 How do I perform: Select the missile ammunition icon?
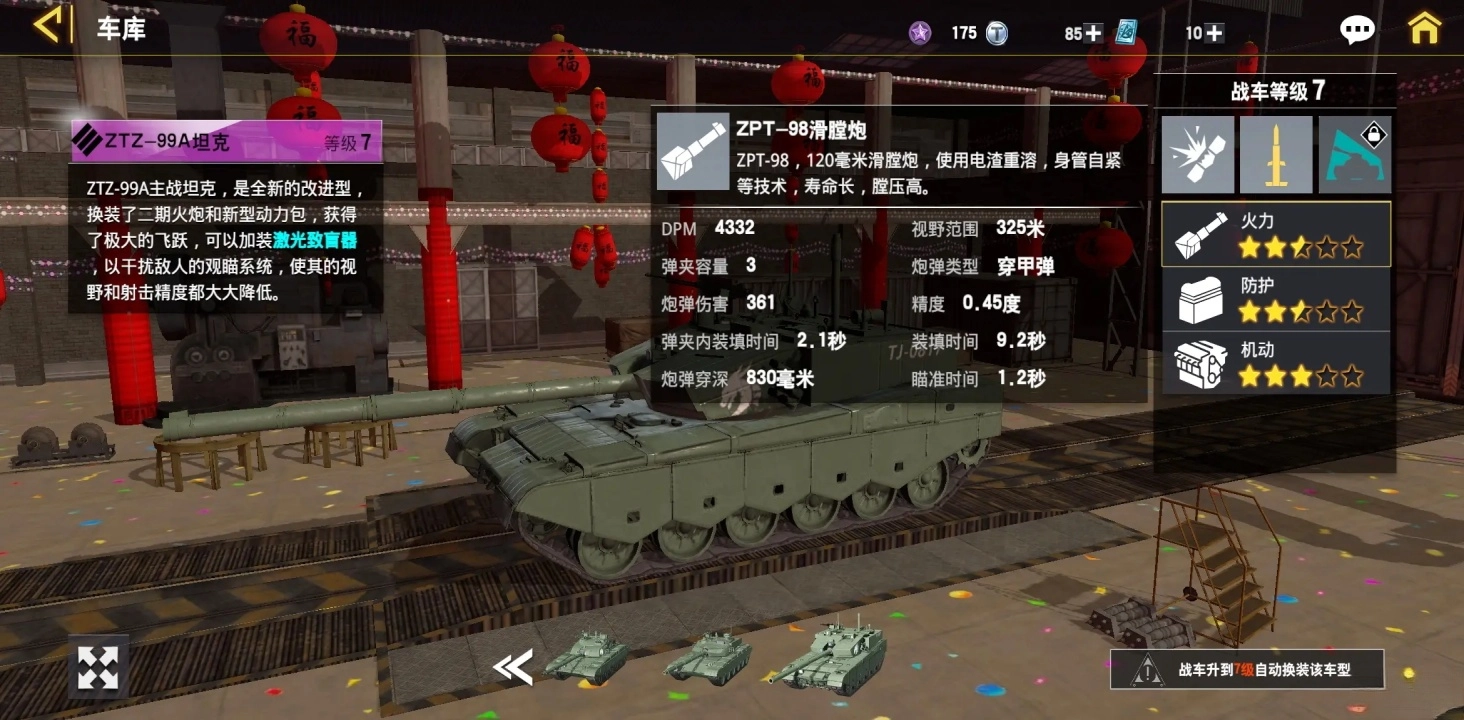click(1276, 154)
